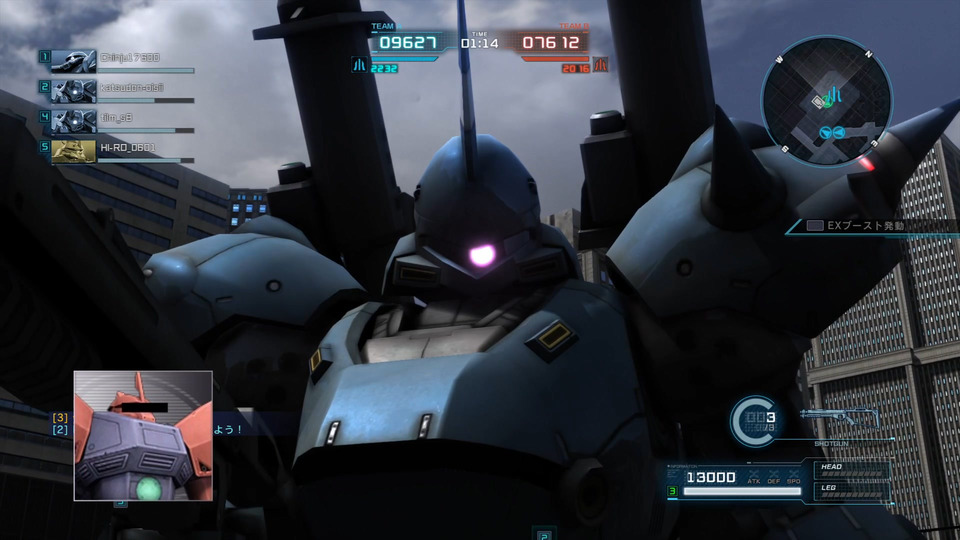The image size is (960, 540).
Task: Select HI-RO_0601 in the team list
Action: tap(130, 147)
